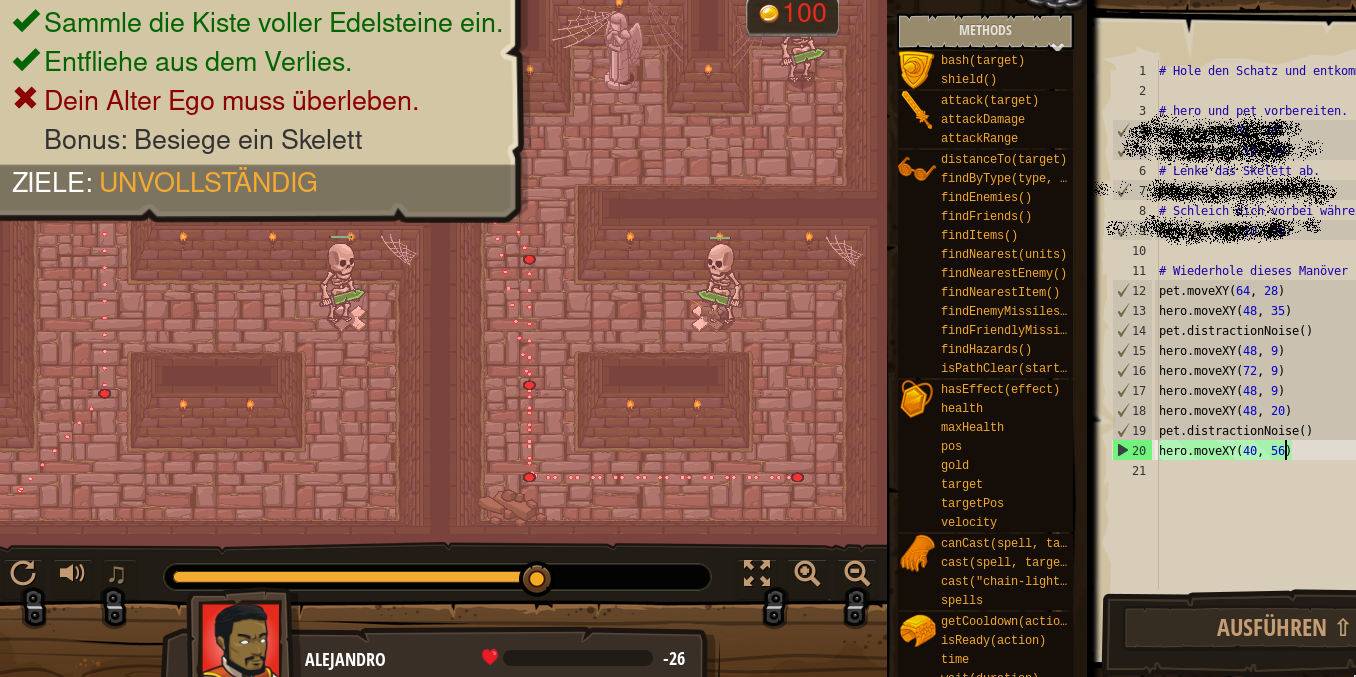1356x677 pixels.
Task: Zoom in with the plus magnifier
Action: pyautogui.click(x=807, y=573)
